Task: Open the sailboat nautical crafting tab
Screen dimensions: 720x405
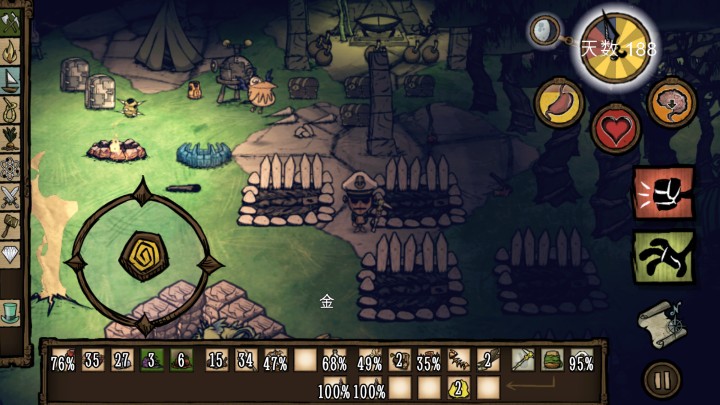Action: click(11, 79)
